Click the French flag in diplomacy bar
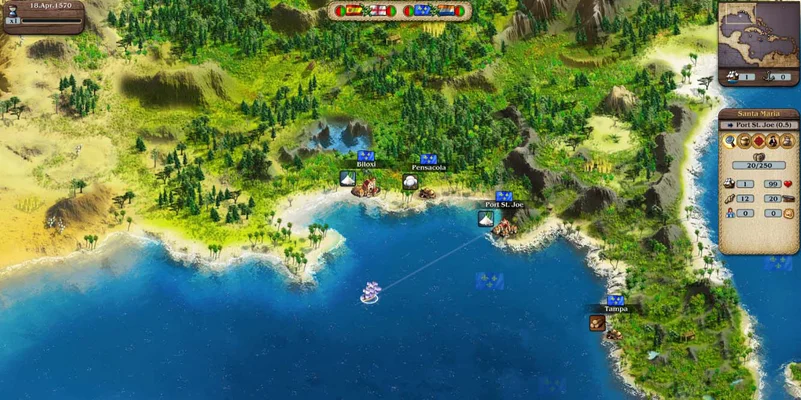Image resolution: width=801 pixels, height=400 pixels. tap(422, 11)
